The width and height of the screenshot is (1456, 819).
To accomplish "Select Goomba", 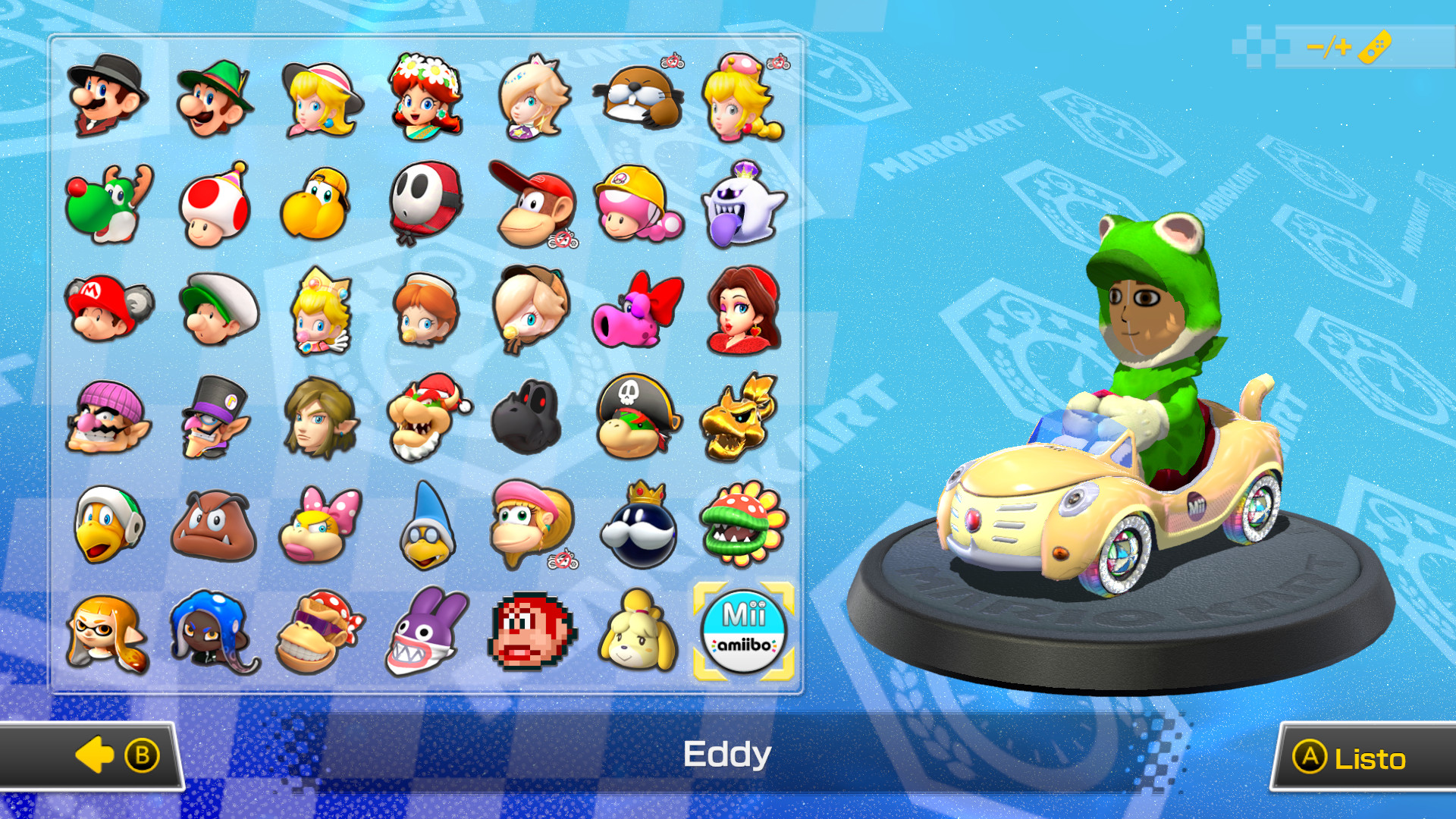I will (212, 523).
